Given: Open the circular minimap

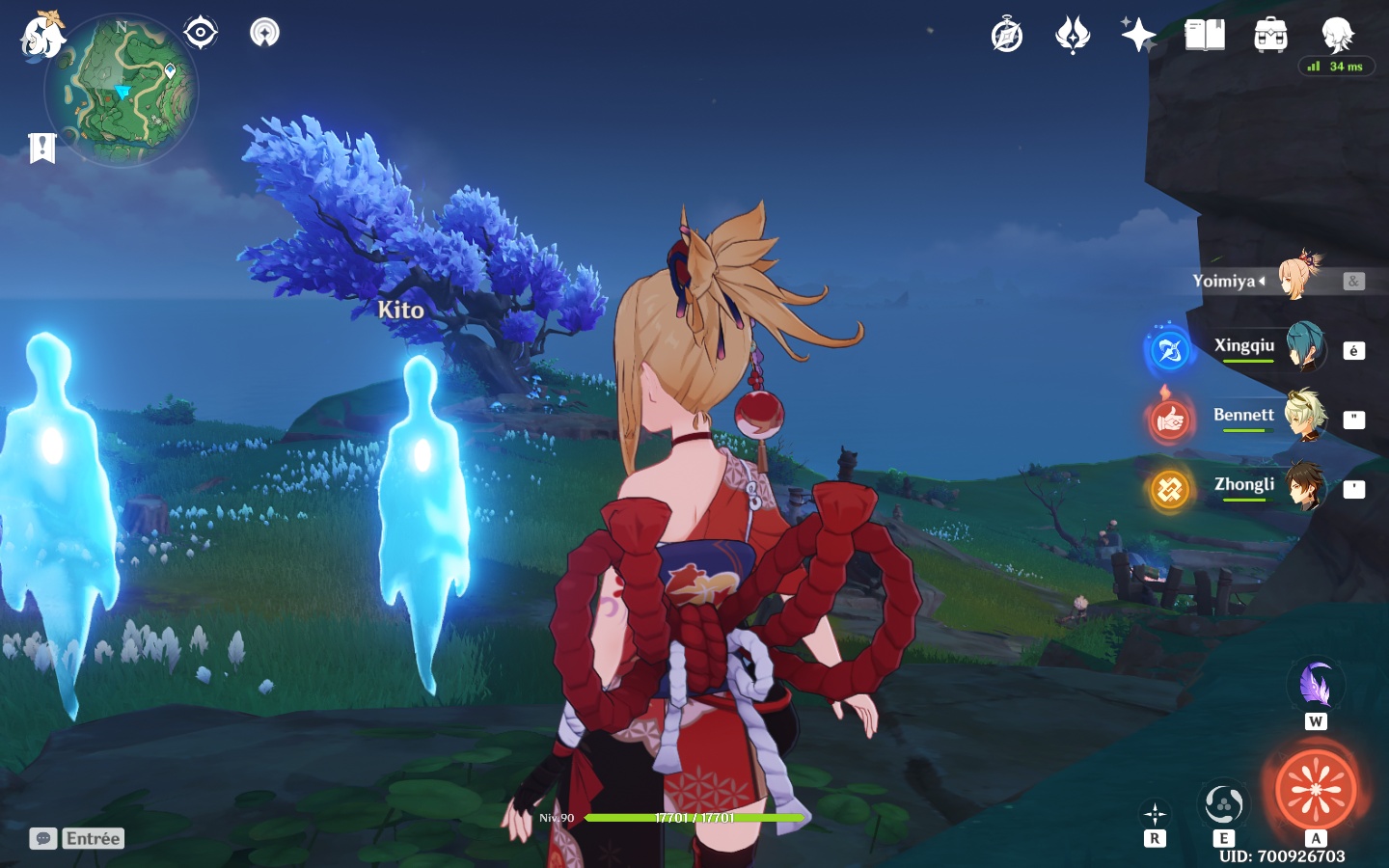Looking at the screenshot, I should point(122,90).
